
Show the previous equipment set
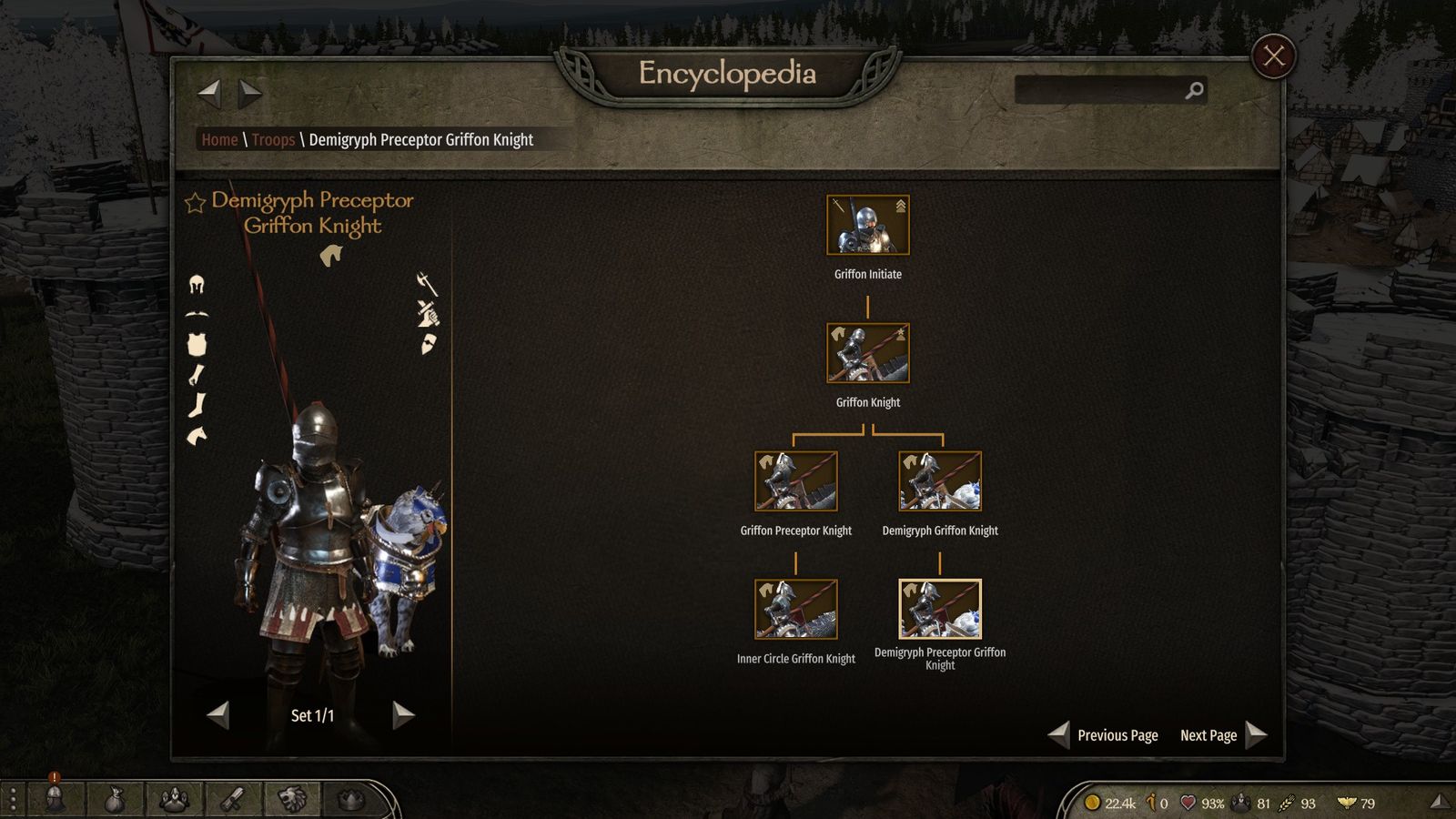[218, 715]
